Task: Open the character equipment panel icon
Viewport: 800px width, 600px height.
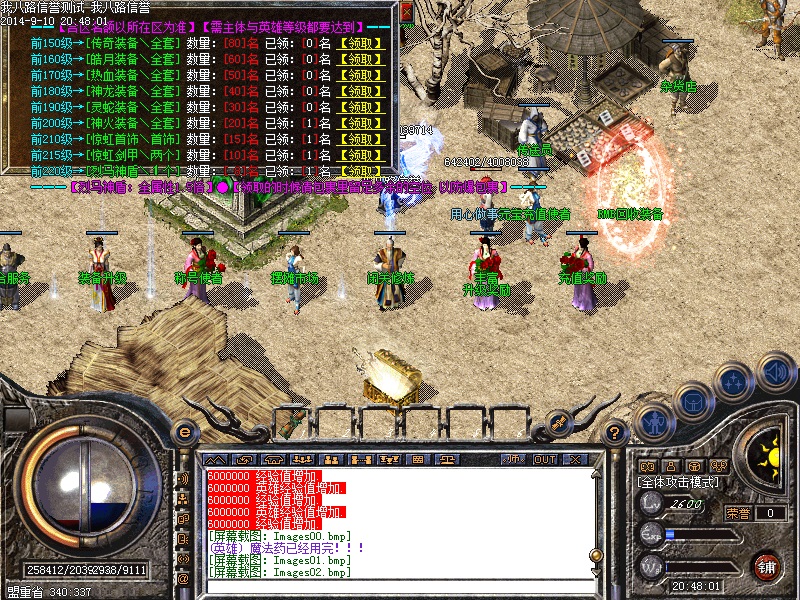Action: (653, 420)
